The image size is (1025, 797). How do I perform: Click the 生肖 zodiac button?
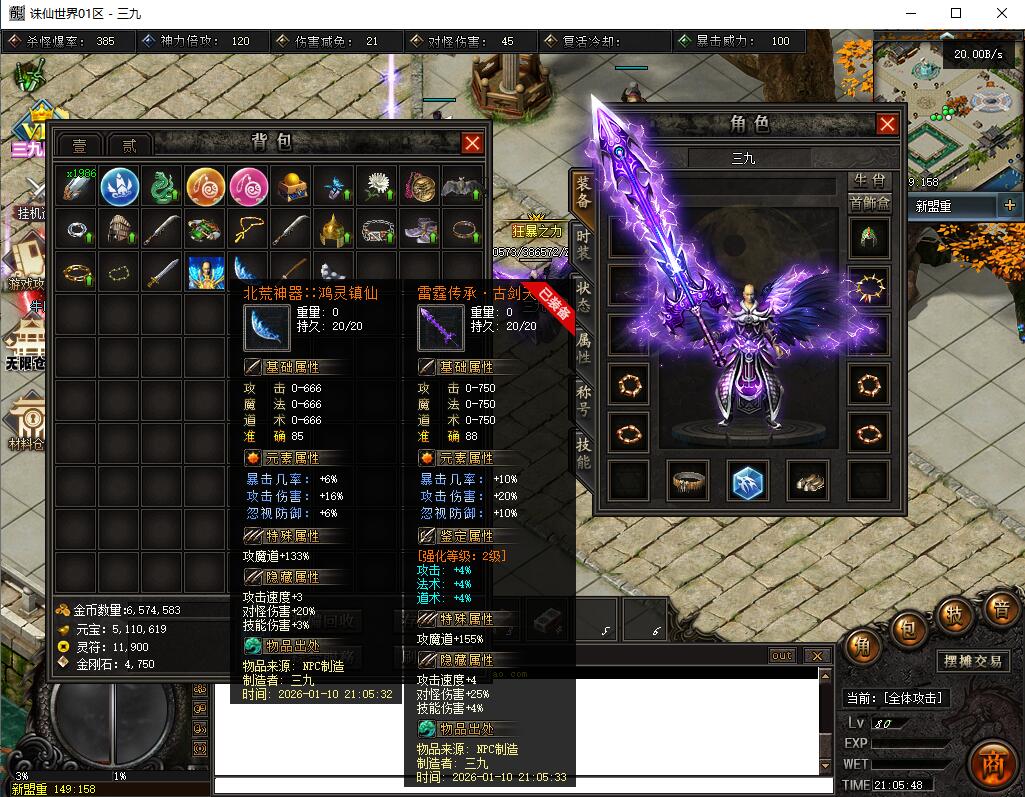(x=868, y=180)
